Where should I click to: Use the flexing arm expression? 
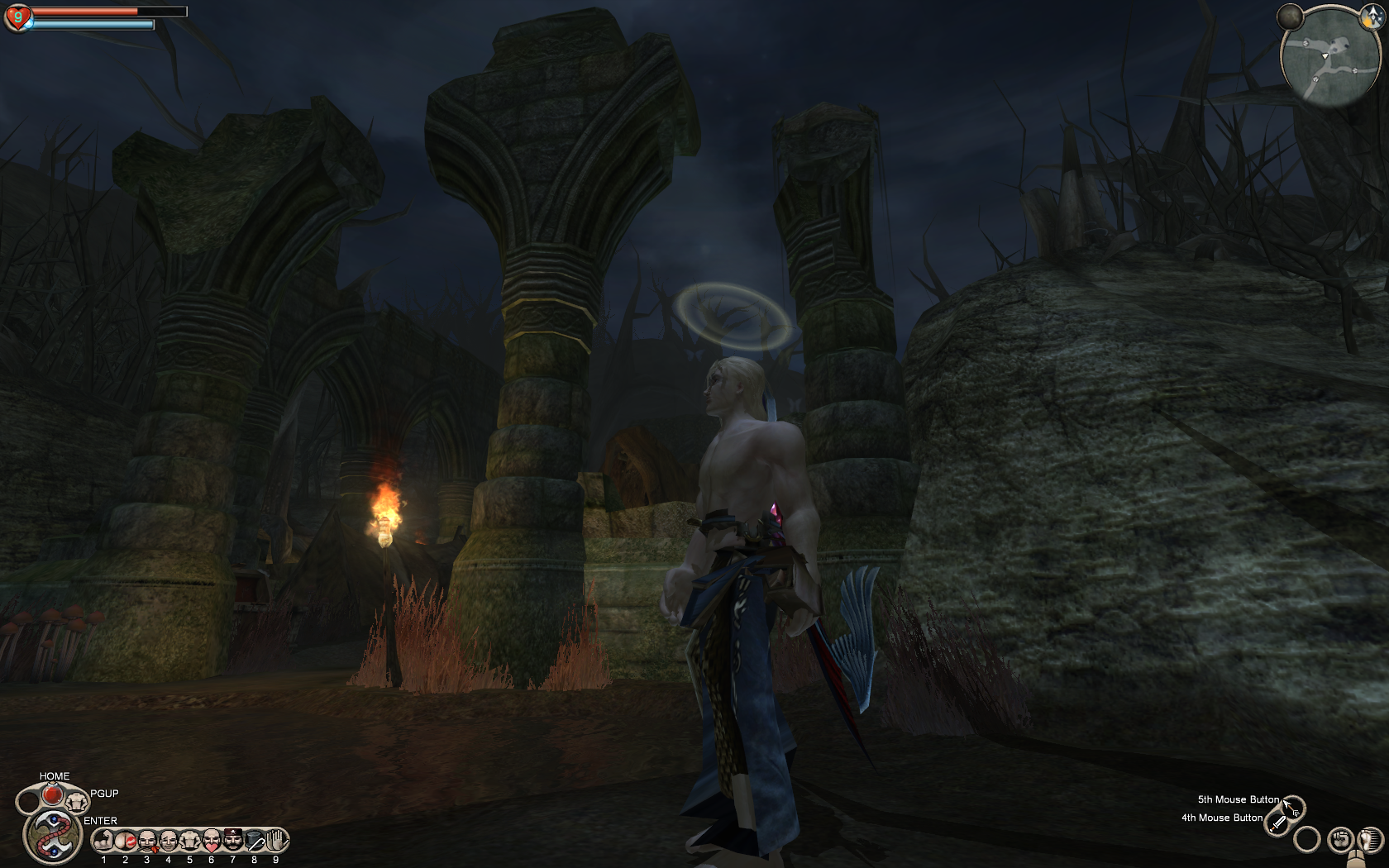(104, 841)
